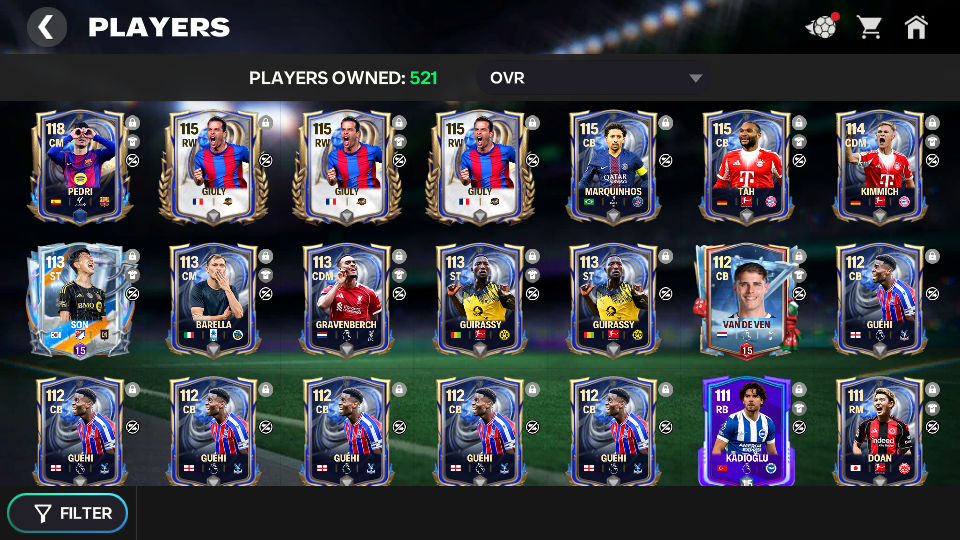Choose the 111 RB Kadioglu card
960x540 pixels.
coord(744,430)
